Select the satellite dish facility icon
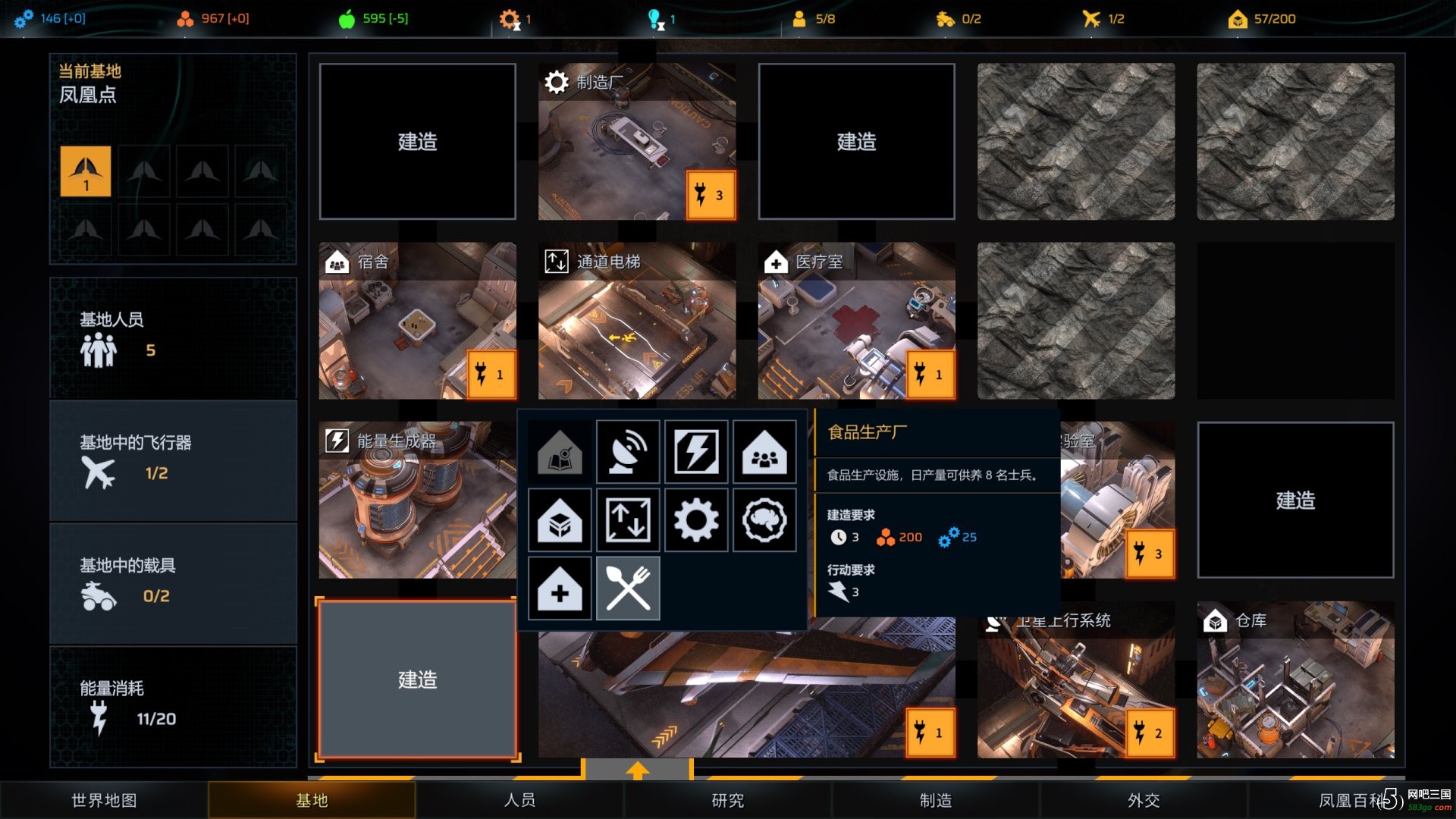 (x=628, y=452)
